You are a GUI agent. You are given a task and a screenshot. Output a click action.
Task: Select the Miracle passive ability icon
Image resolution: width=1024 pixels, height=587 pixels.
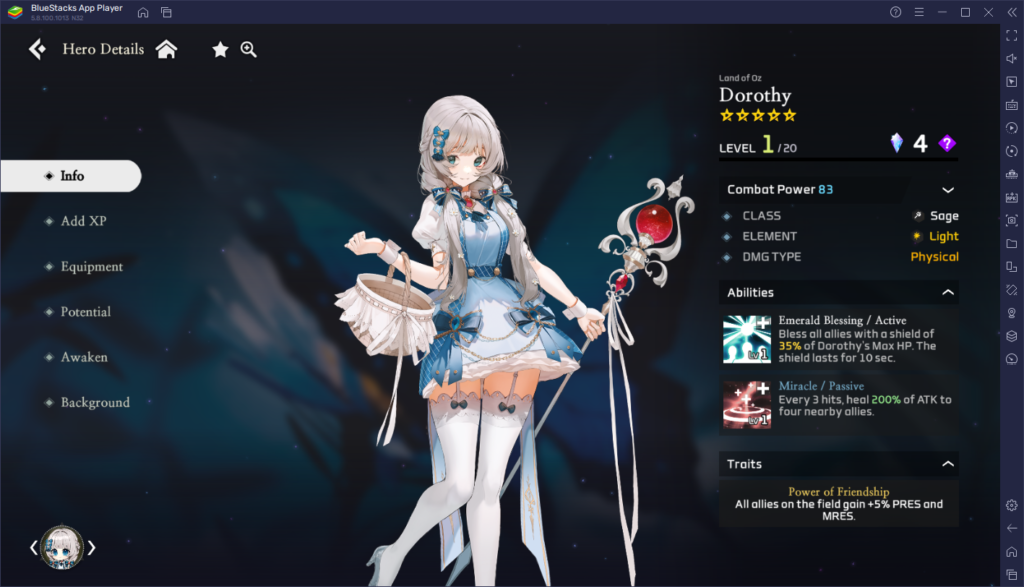747,404
